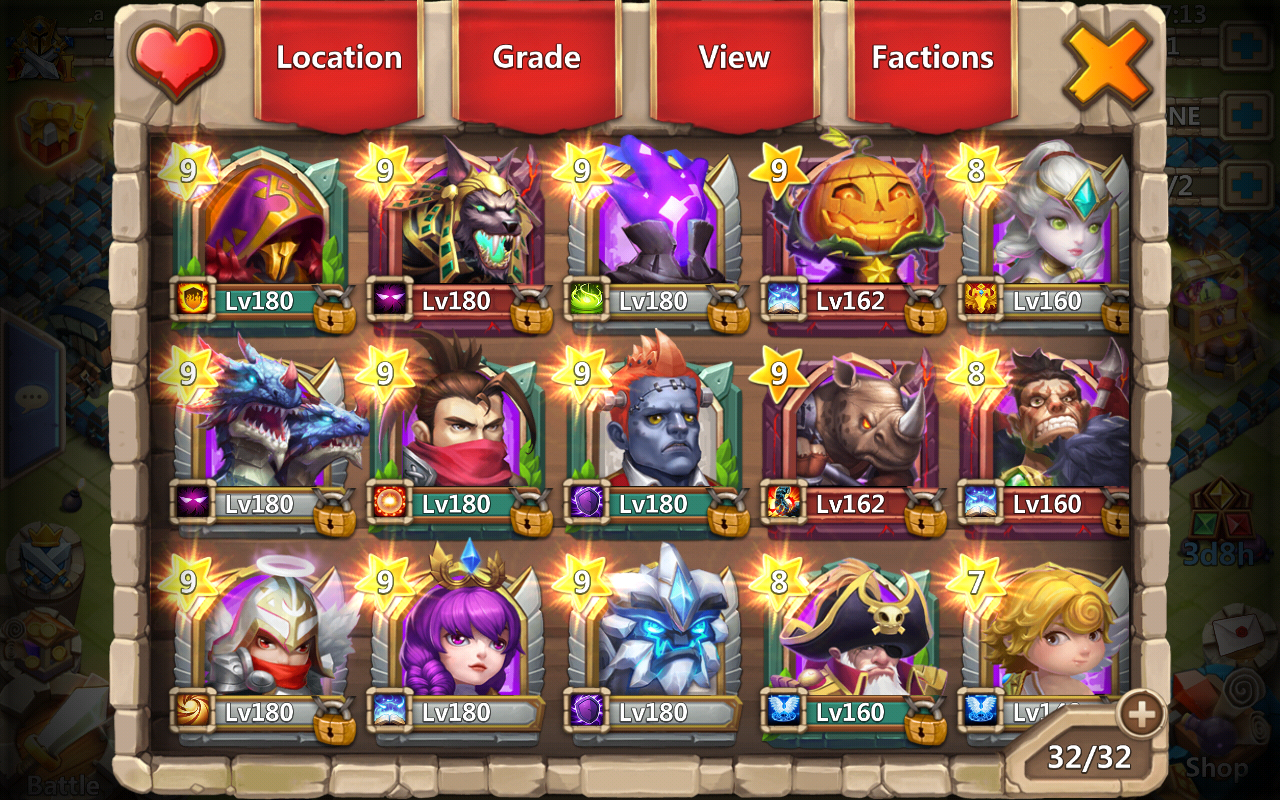This screenshot has height=800, width=1280.
Task: Switch to the Grade sorting tab
Action: pos(536,58)
